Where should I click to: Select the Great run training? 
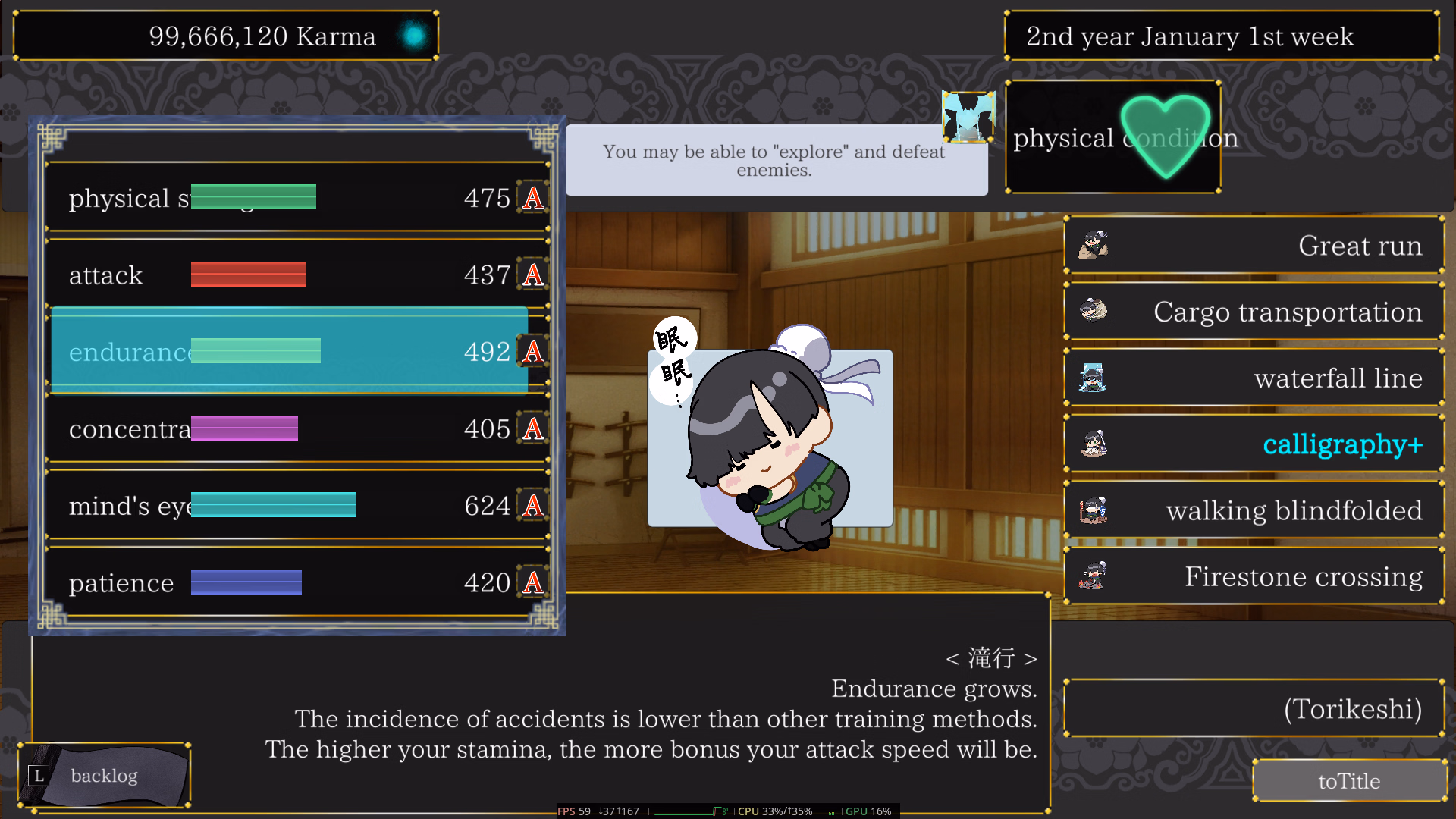point(1254,246)
